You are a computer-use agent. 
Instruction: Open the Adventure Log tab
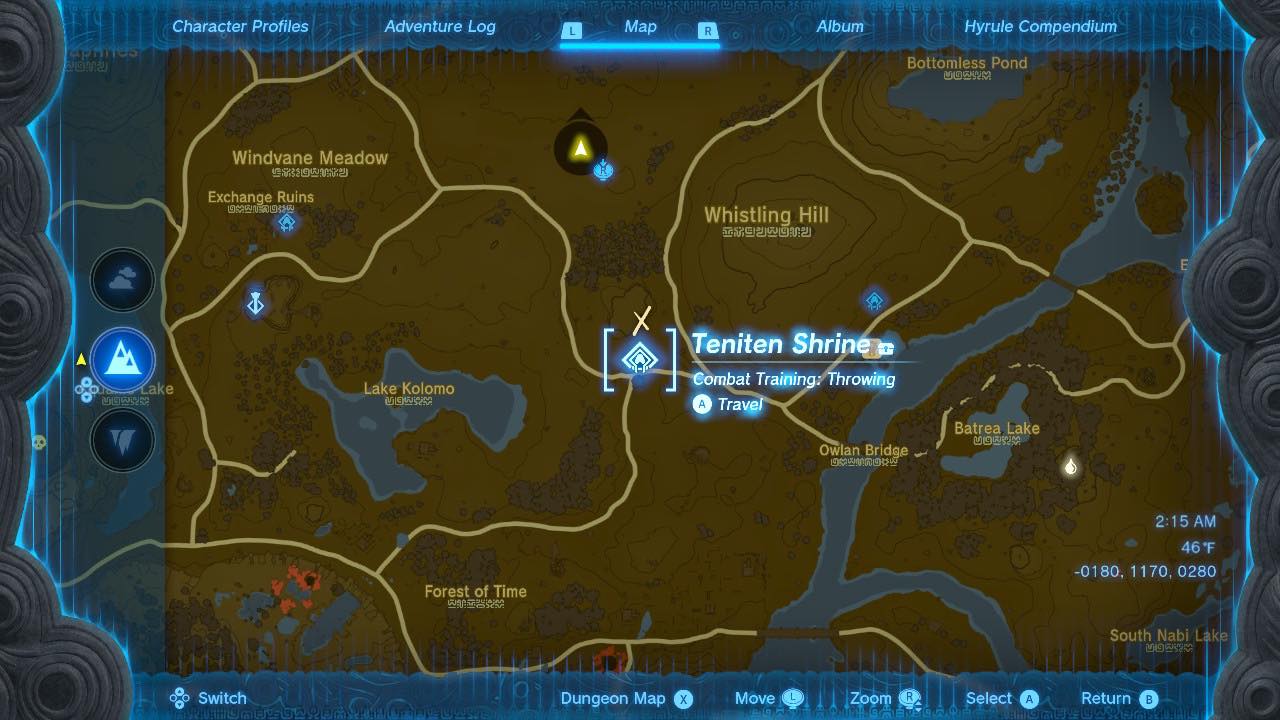(440, 27)
